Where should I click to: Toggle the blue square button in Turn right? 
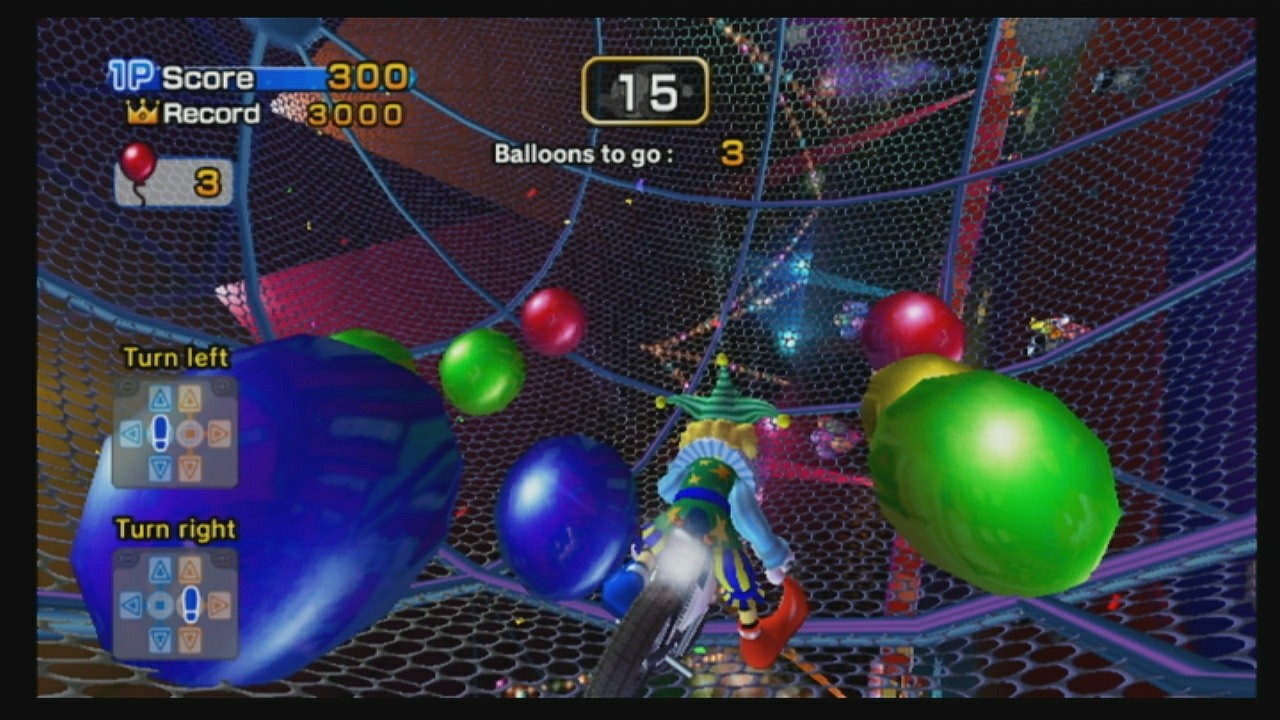pyautogui.click(x=160, y=602)
